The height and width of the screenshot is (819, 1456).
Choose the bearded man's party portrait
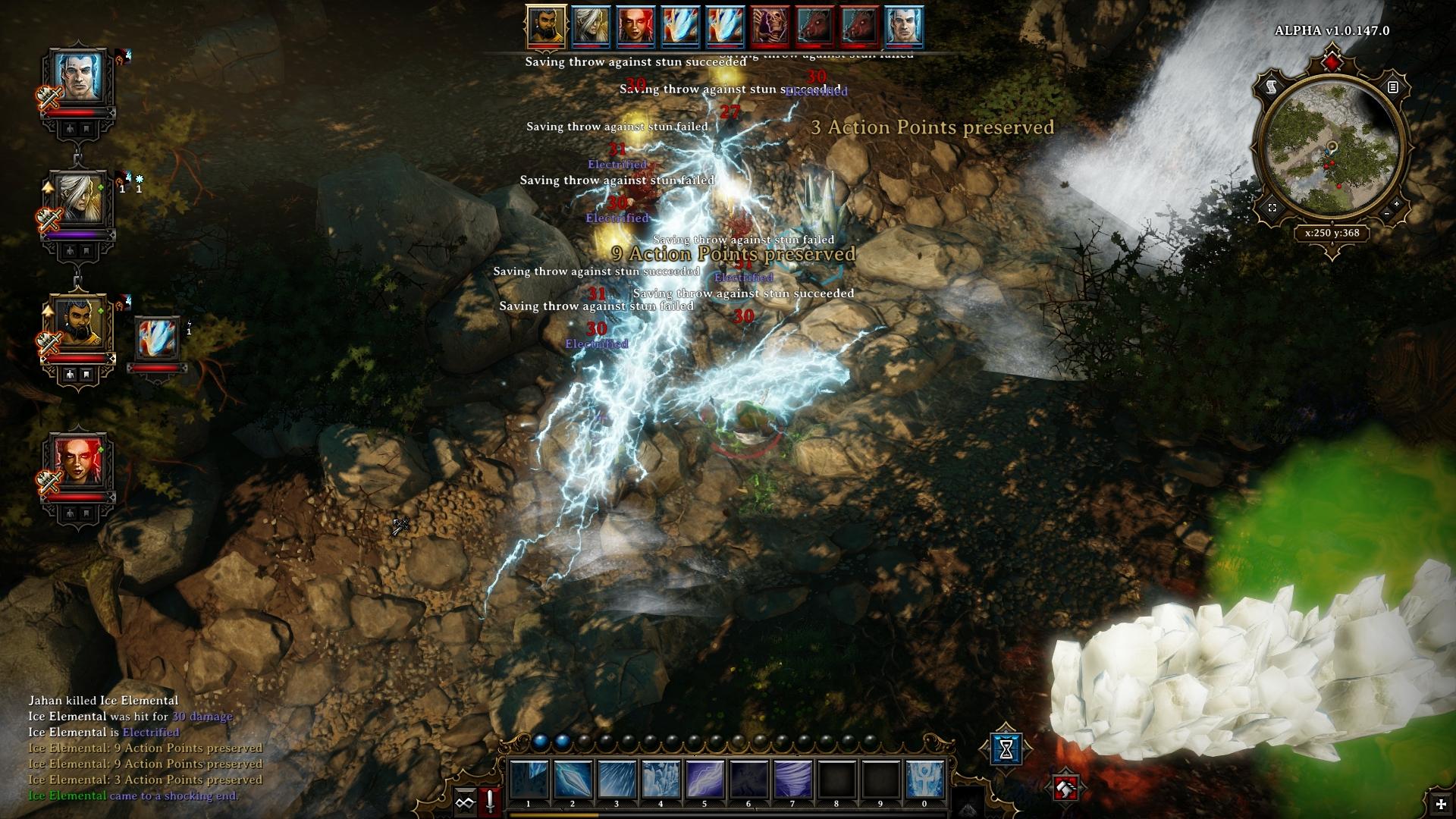pos(78,324)
